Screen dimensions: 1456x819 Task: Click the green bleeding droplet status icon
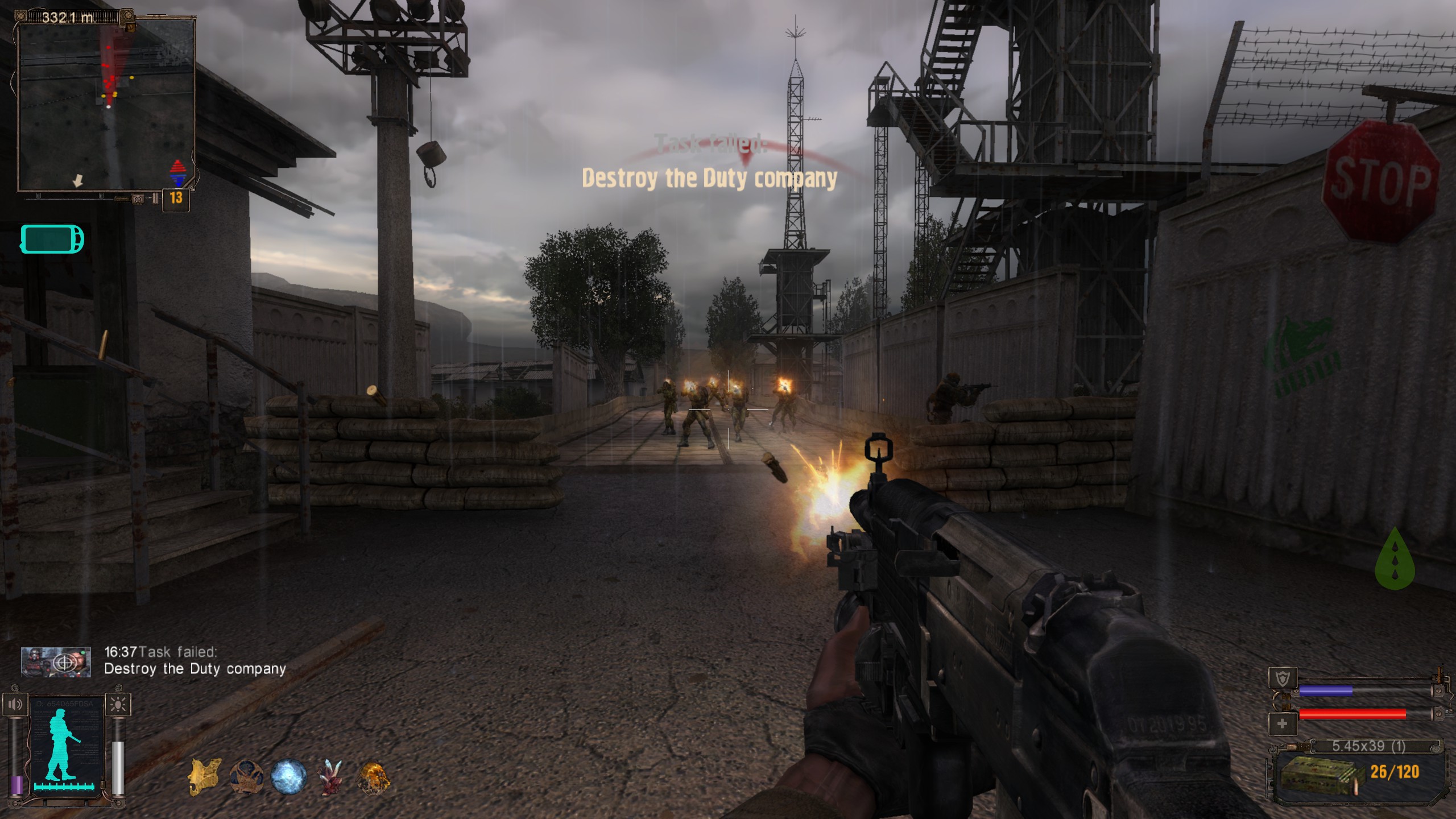coord(1394,559)
